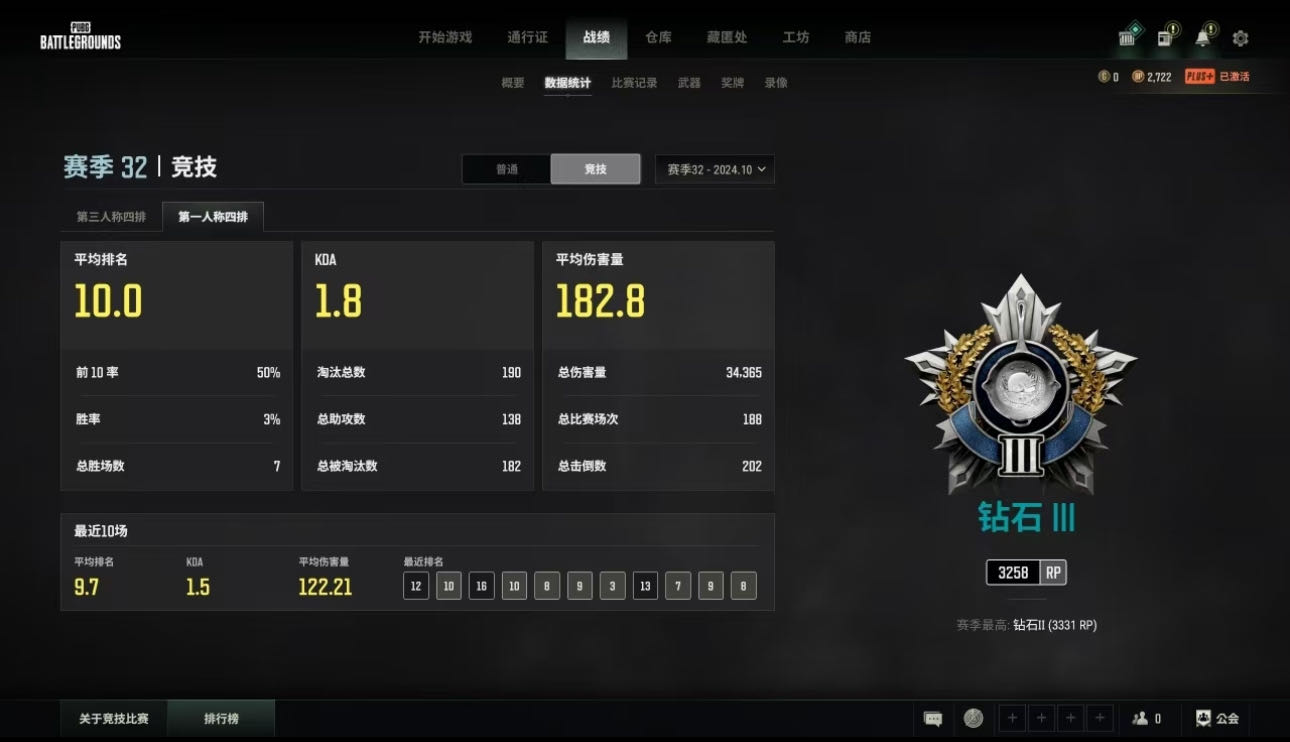This screenshot has width=1290, height=742.
Task: Open the chat bubble icon
Action: (x=933, y=718)
